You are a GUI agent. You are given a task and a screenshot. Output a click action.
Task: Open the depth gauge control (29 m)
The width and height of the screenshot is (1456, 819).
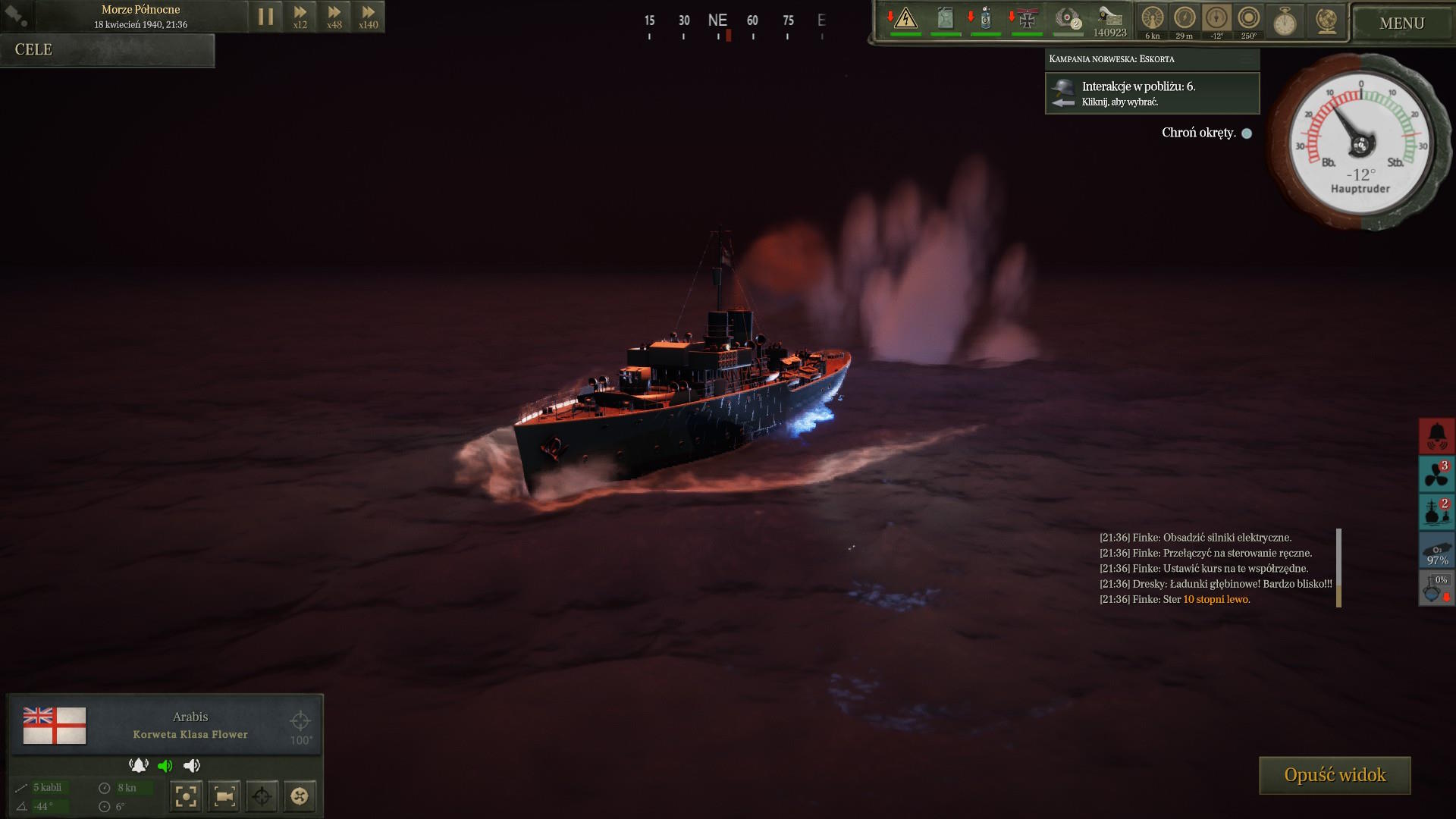(x=1185, y=20)
